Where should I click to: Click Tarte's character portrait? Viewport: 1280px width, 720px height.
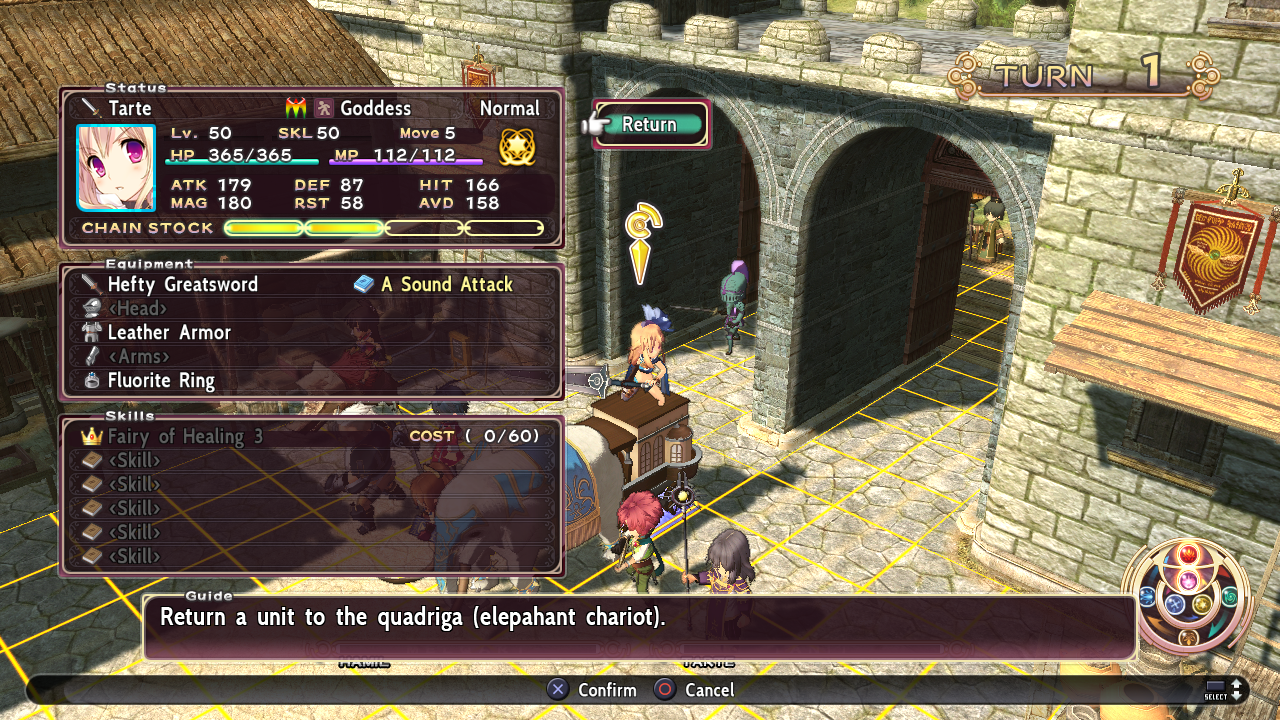[116, 168]
